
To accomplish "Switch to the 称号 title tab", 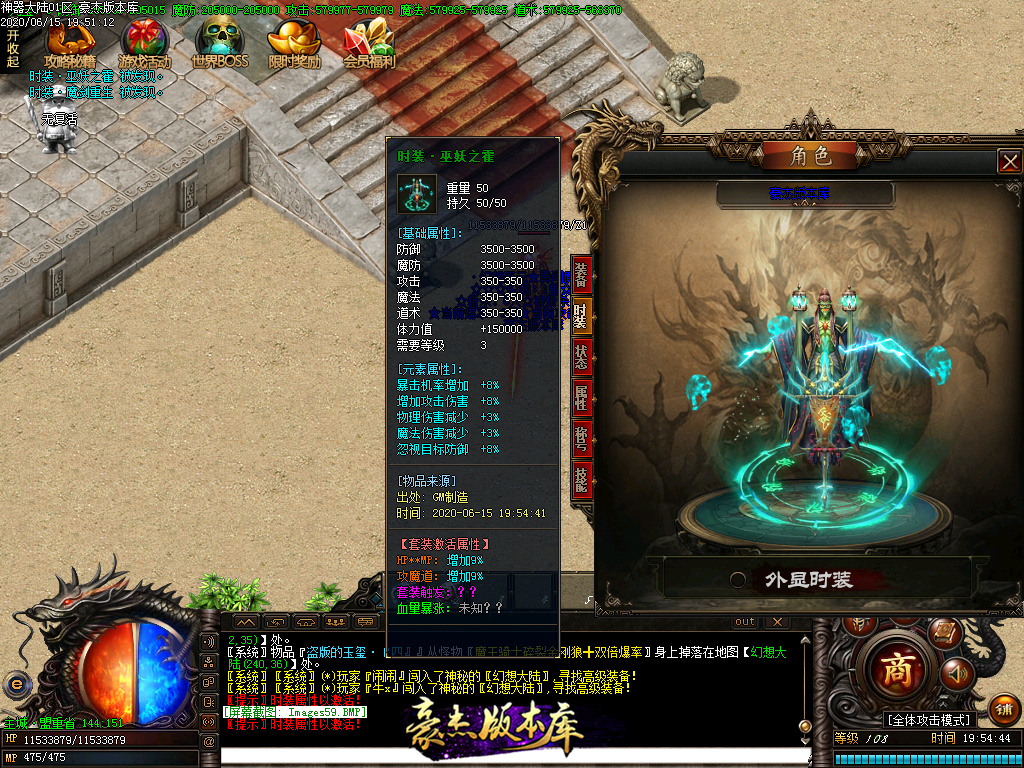I will click(581, 439).
